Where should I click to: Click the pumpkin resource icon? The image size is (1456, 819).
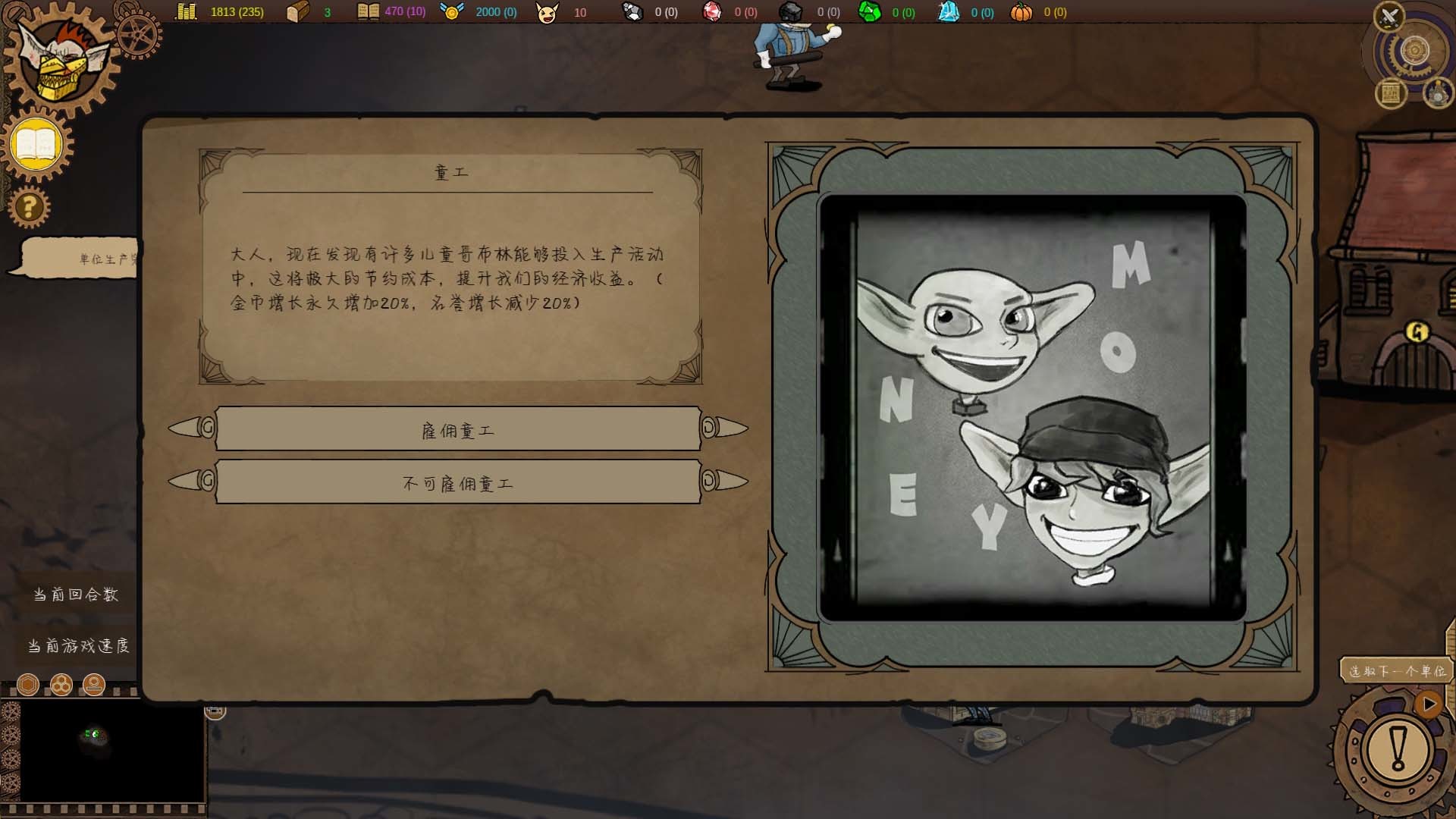click(1023, 12)
